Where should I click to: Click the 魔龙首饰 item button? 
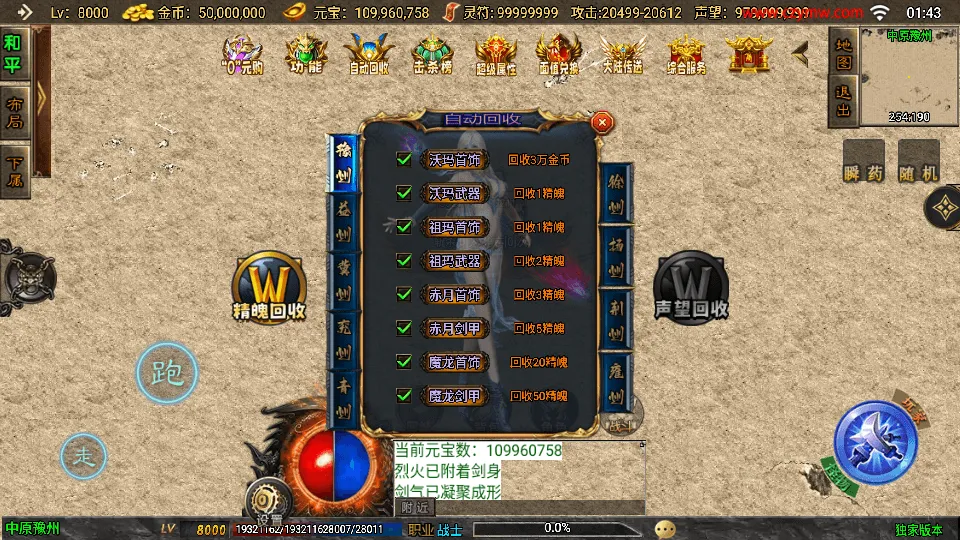tap(455, 361)
